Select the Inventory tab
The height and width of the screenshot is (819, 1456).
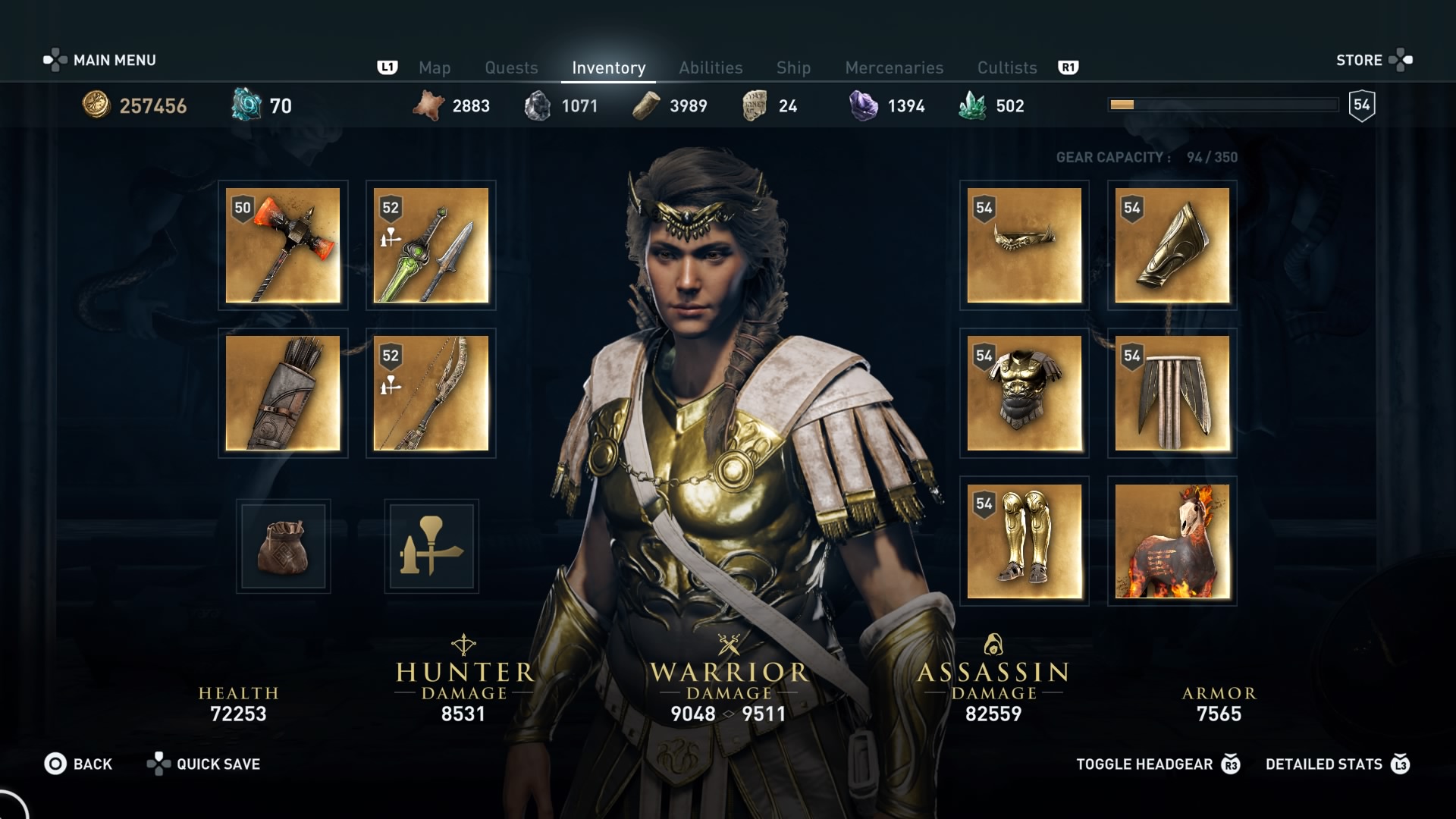(x=608, y=67)
